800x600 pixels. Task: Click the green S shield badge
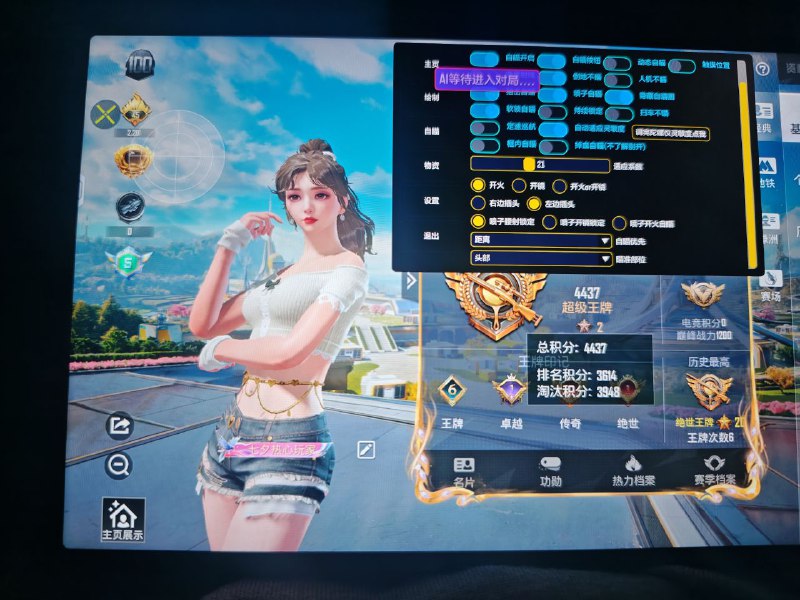[128, 263]
